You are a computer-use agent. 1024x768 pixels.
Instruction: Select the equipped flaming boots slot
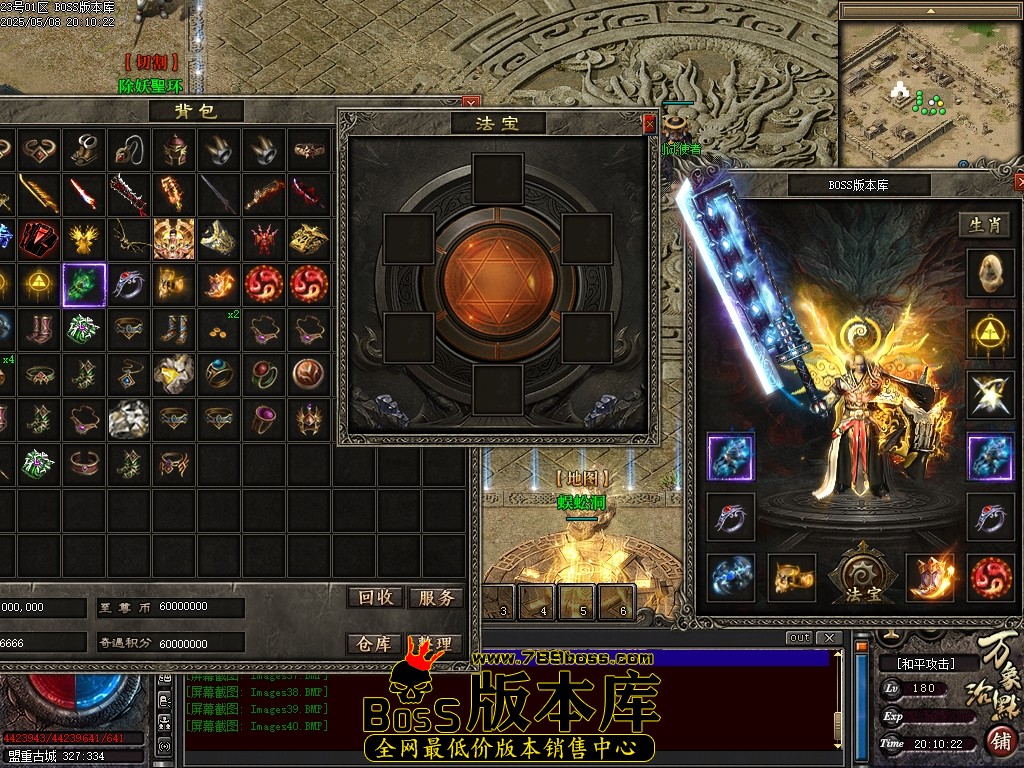pos(930,577)
